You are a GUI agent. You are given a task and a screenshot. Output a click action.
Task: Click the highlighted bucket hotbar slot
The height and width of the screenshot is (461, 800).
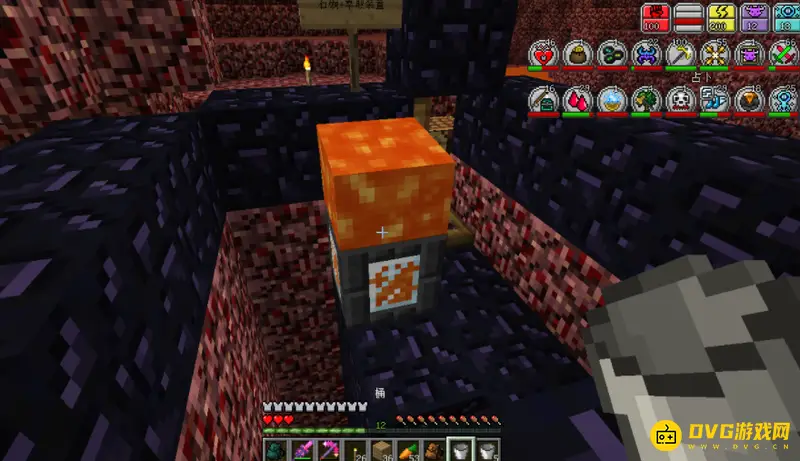459,450
